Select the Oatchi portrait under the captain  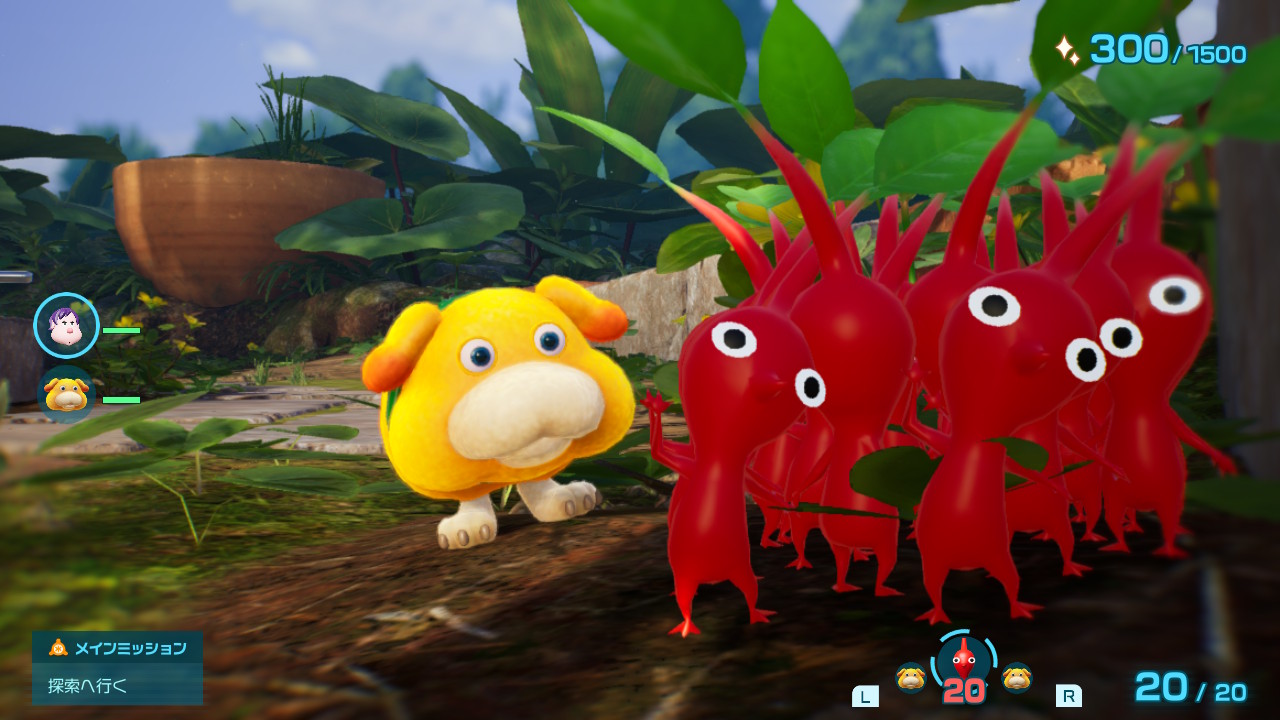coord(66,394)
